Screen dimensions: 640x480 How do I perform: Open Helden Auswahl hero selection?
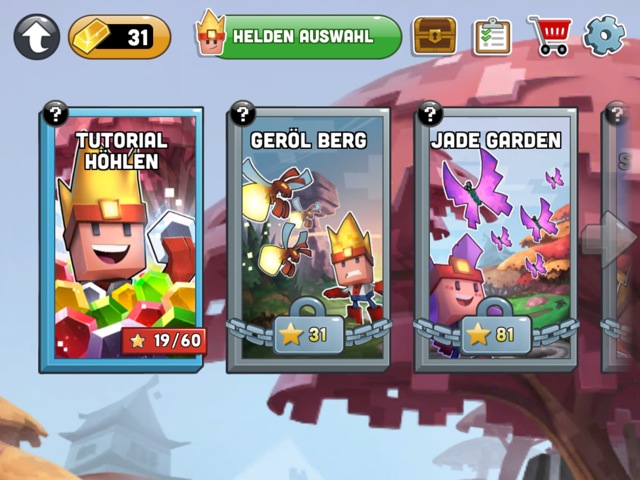click(x=300, y=36)
